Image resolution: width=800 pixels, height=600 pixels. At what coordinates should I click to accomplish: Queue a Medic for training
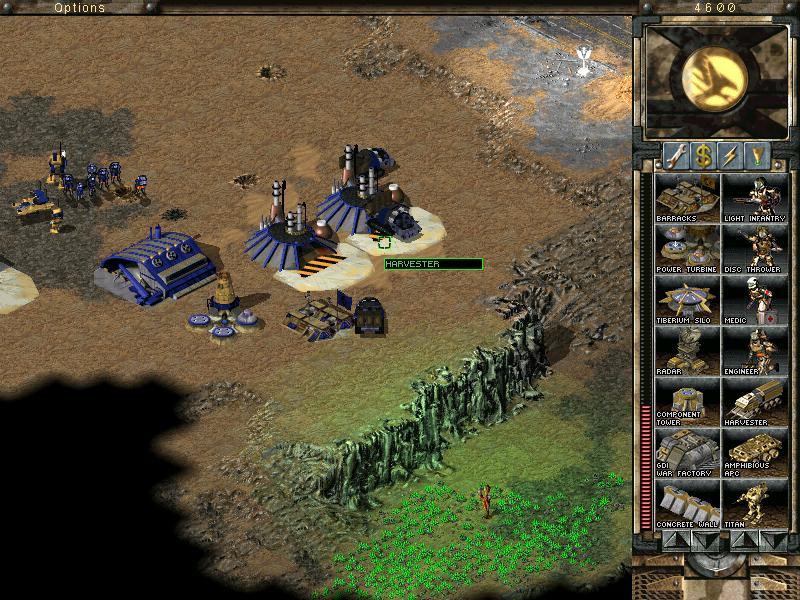pyautogui.click(x=754, y=299)
